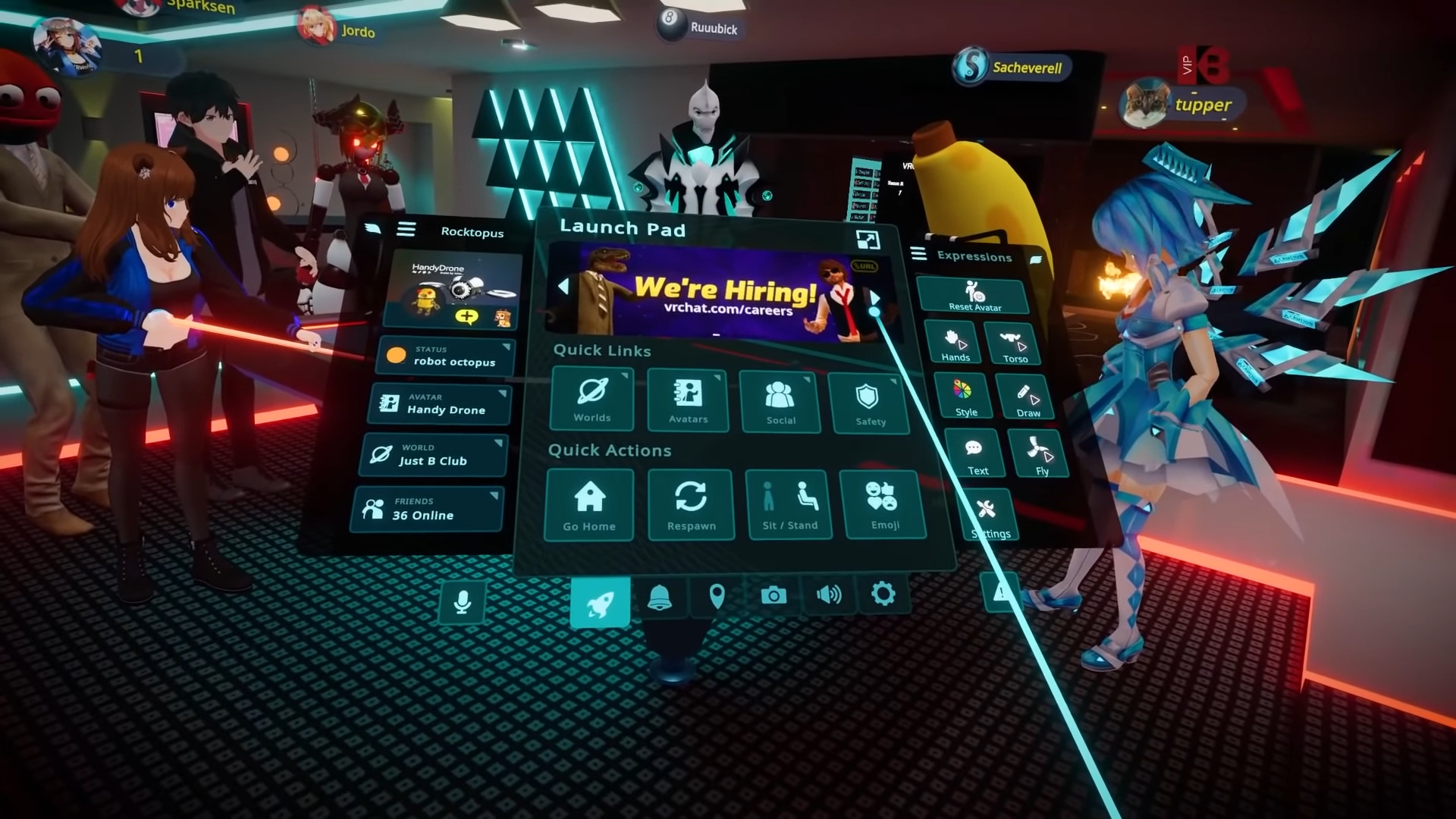1456x819 pixels.
Task: Show the next banner with right arrow
Action: click(x=874, y=298)
